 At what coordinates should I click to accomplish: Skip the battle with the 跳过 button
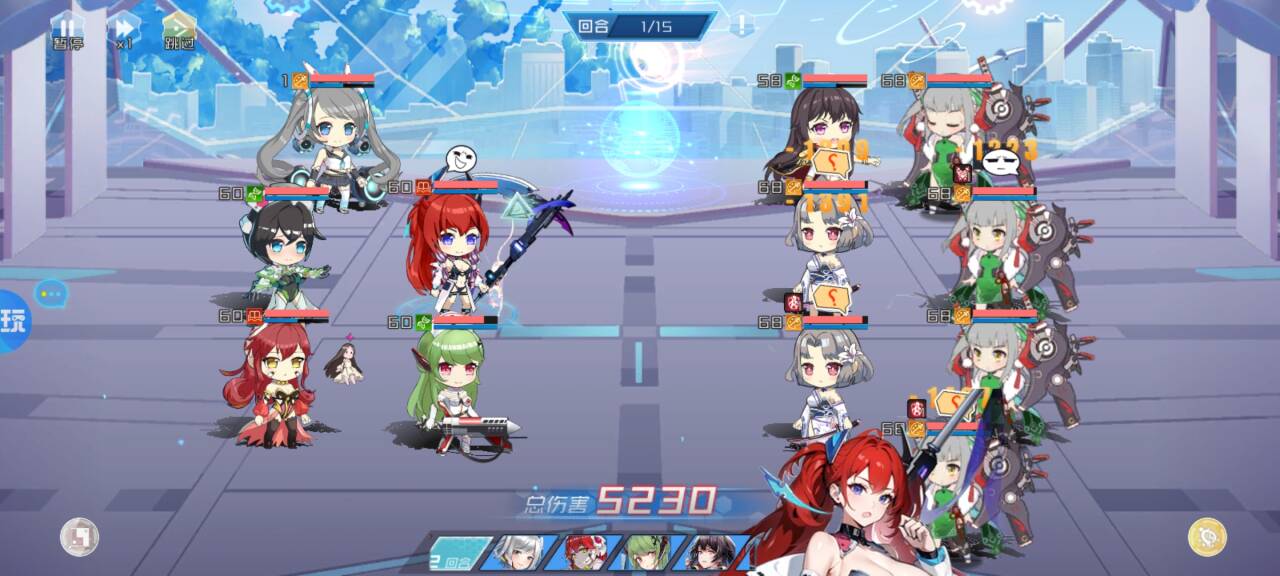tap(180, 30)
